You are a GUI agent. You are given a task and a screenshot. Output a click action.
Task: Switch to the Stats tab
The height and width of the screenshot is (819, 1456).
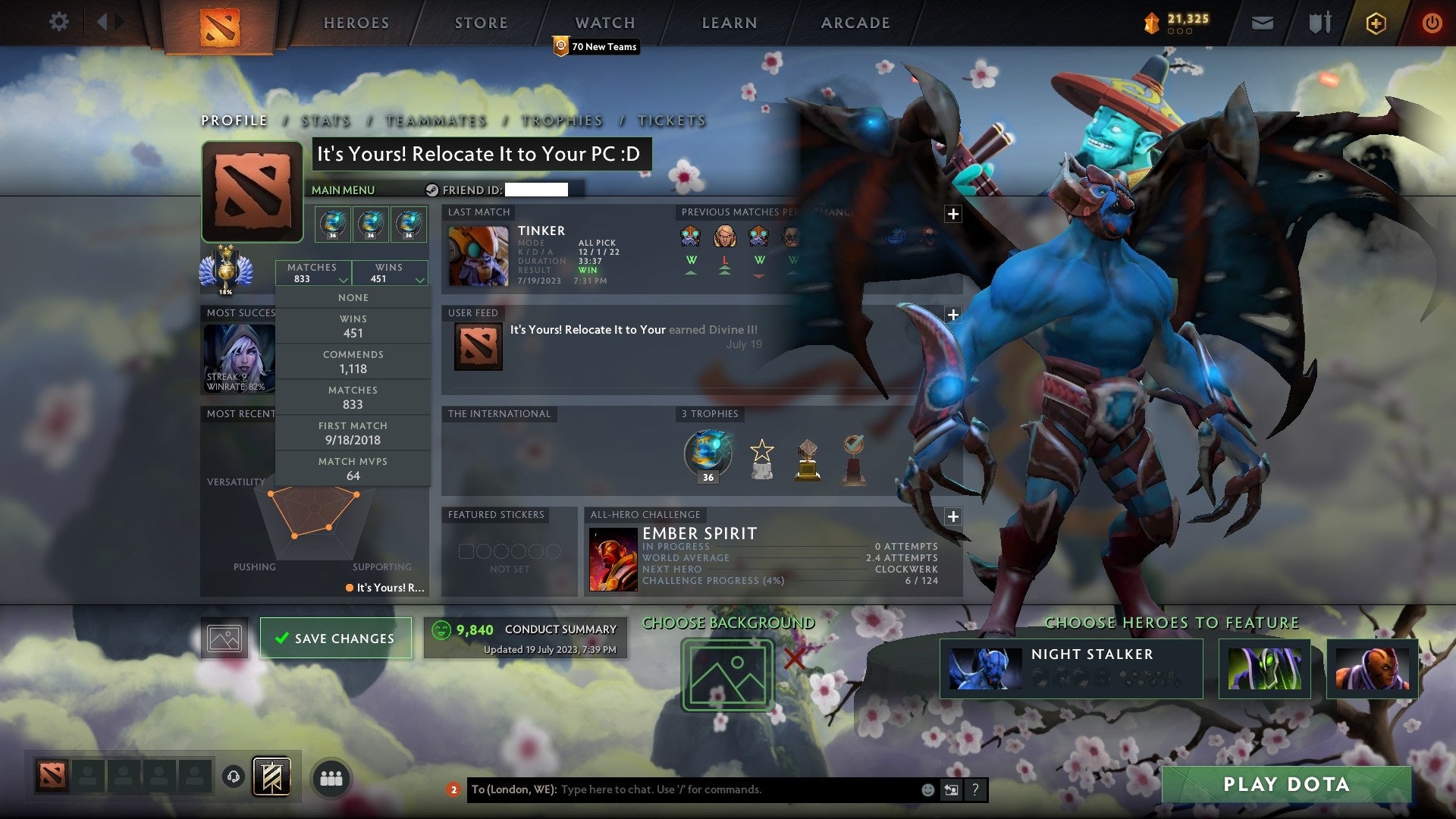[325, 121]
